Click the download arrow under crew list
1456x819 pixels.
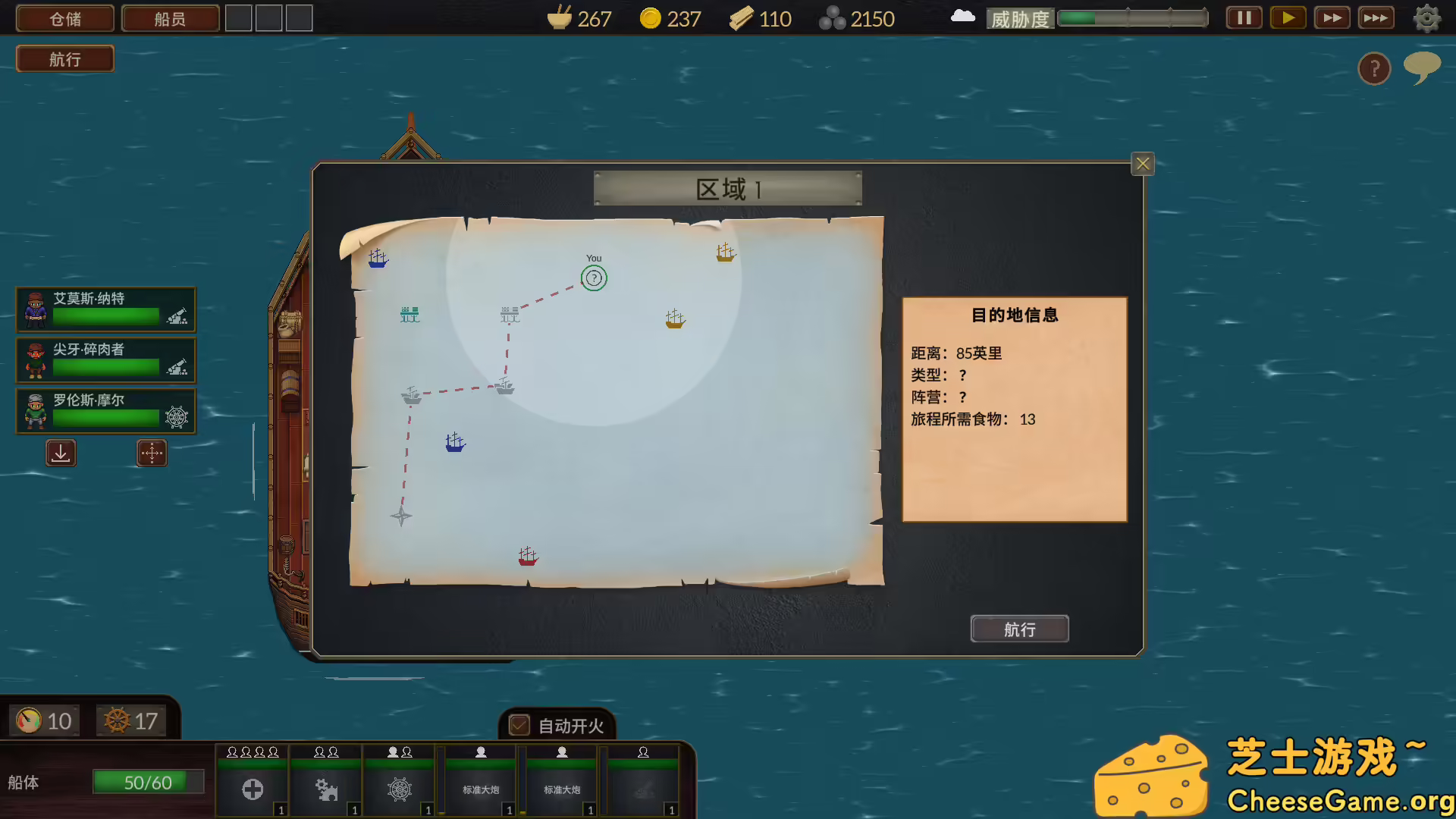pyautogui.click(x=61, y=453)
